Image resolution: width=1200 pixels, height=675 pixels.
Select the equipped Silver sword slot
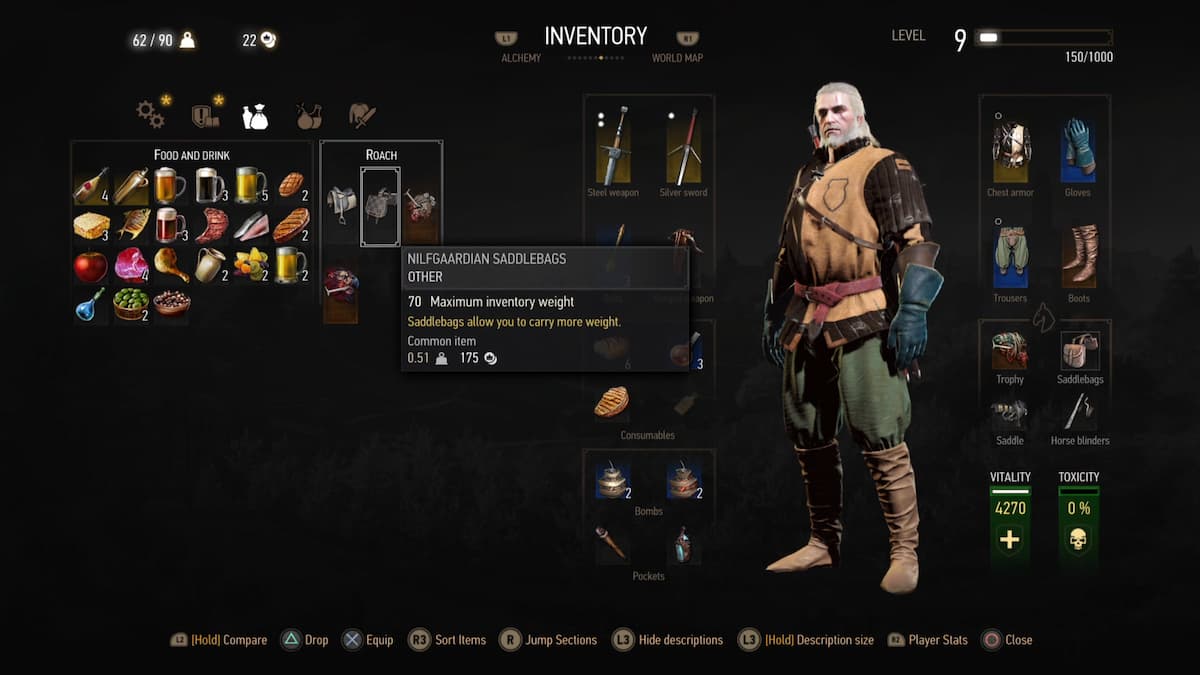683,146
